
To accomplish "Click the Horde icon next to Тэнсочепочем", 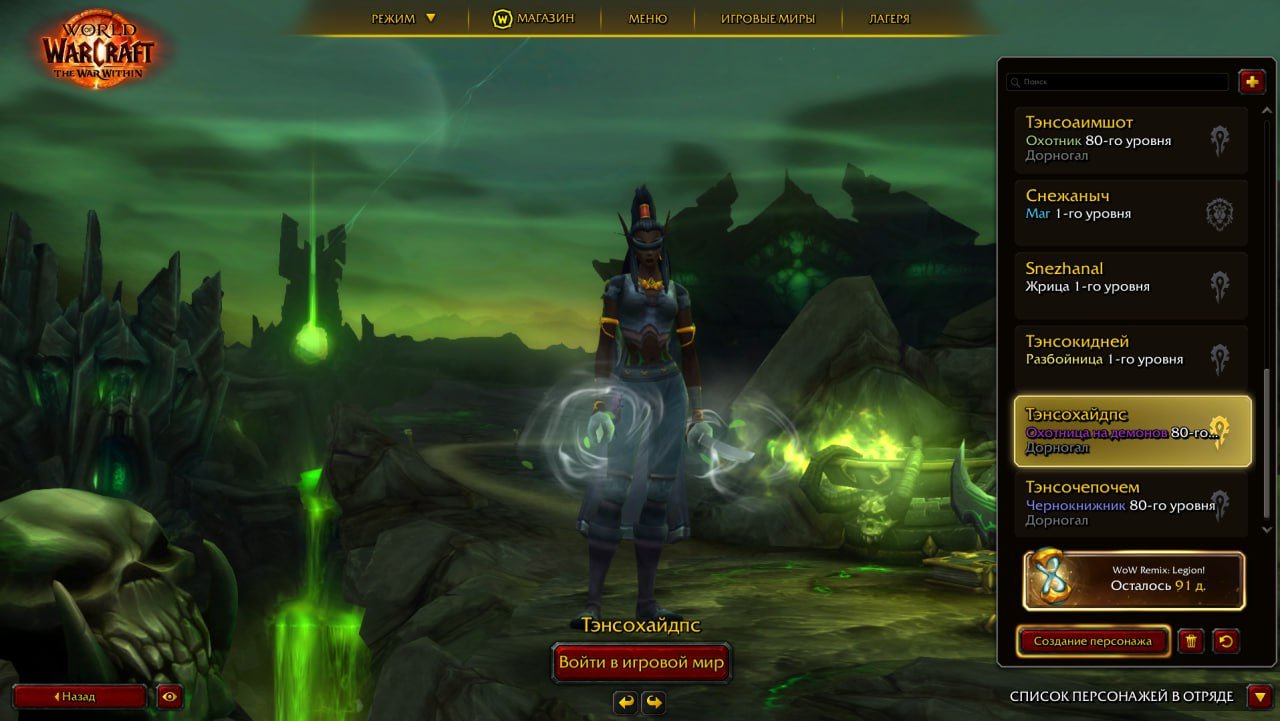I will click(x=1221, y=505).
